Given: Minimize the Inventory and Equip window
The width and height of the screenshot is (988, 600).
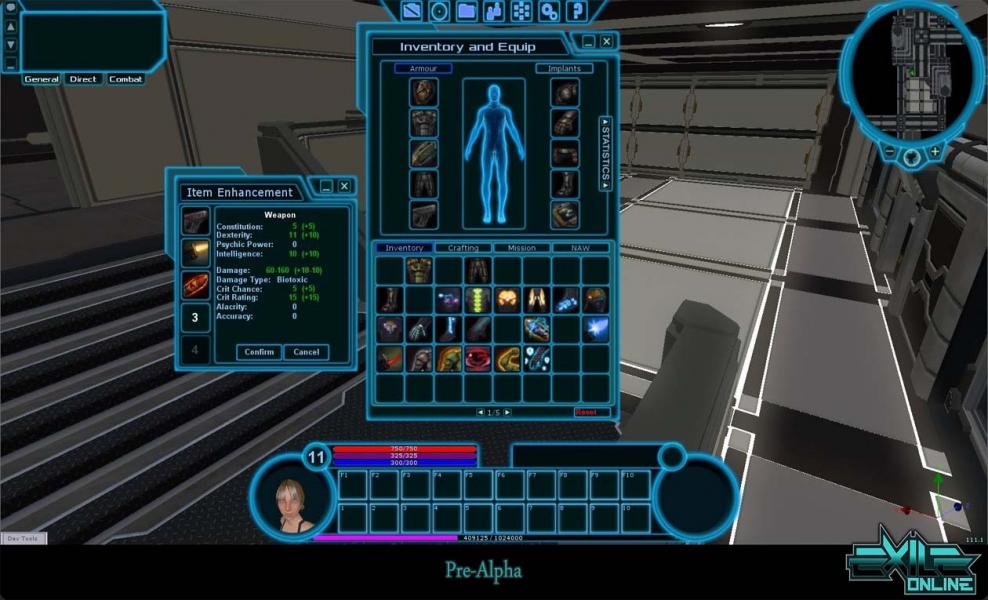Looking at the screenshot, I should (x=589, y=41).
